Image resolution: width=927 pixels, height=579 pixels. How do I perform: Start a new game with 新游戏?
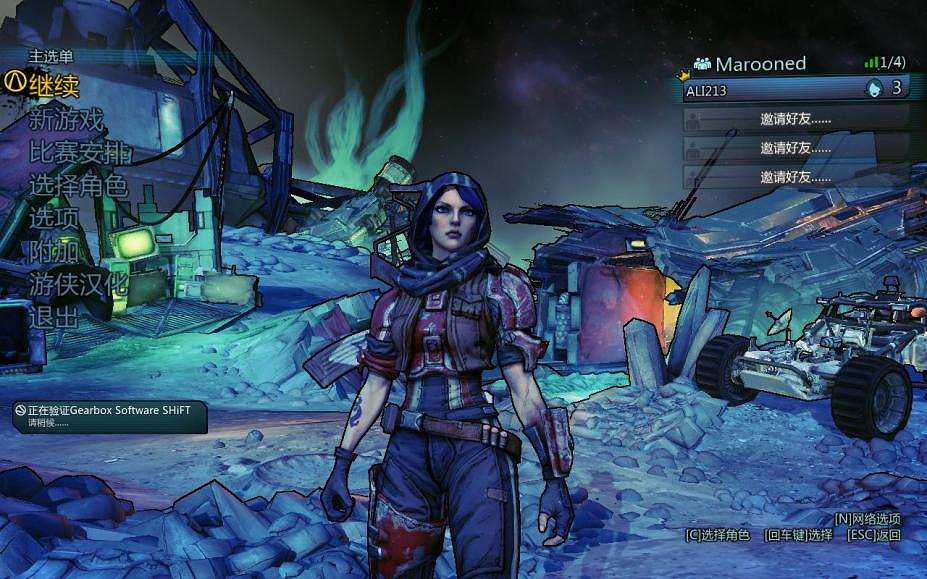(x=66, y=119)
